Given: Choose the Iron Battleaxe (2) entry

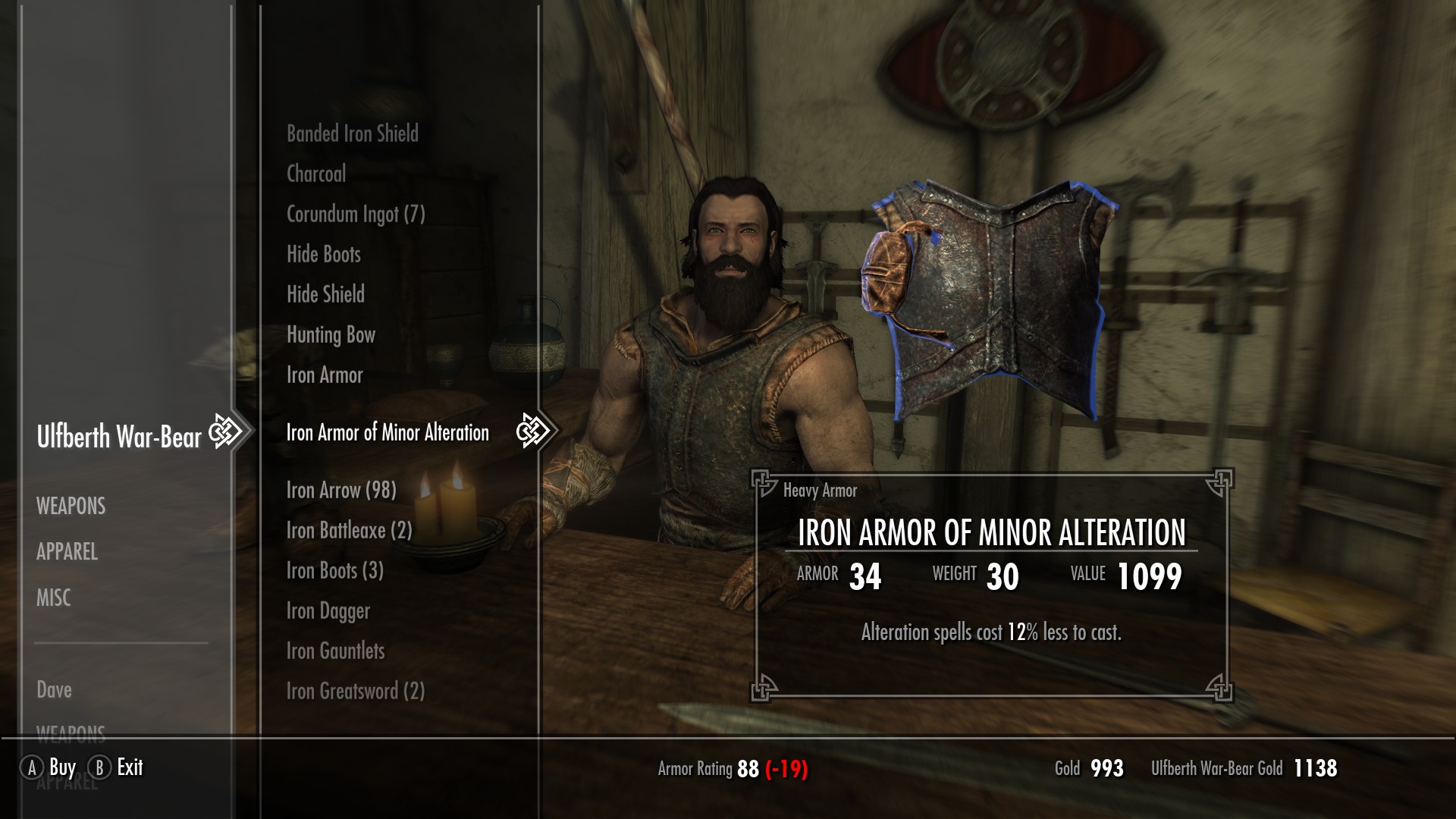Looking at the screenshot, I should tap(349, 531).
